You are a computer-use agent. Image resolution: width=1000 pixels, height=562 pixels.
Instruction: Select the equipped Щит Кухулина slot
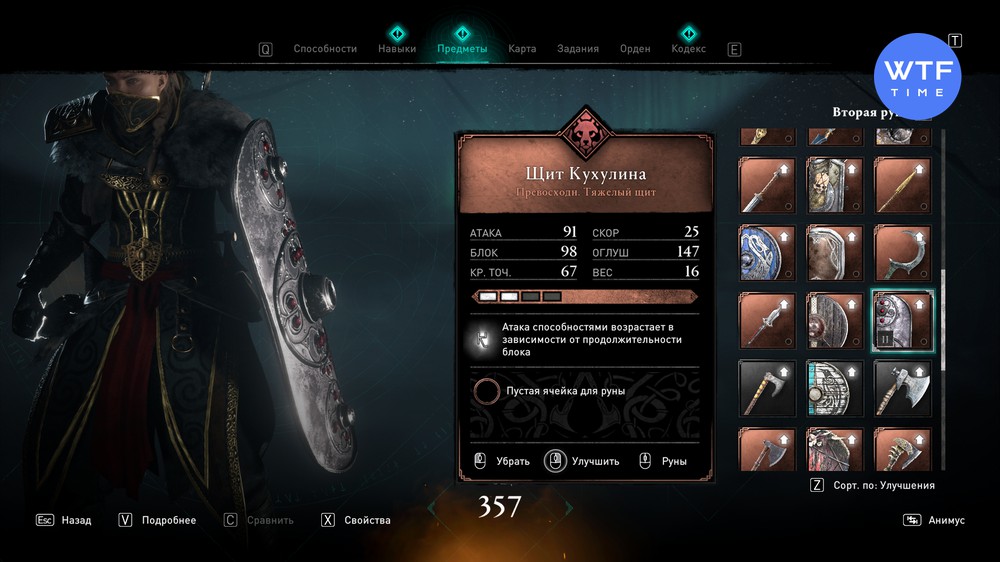coord(902,320)
